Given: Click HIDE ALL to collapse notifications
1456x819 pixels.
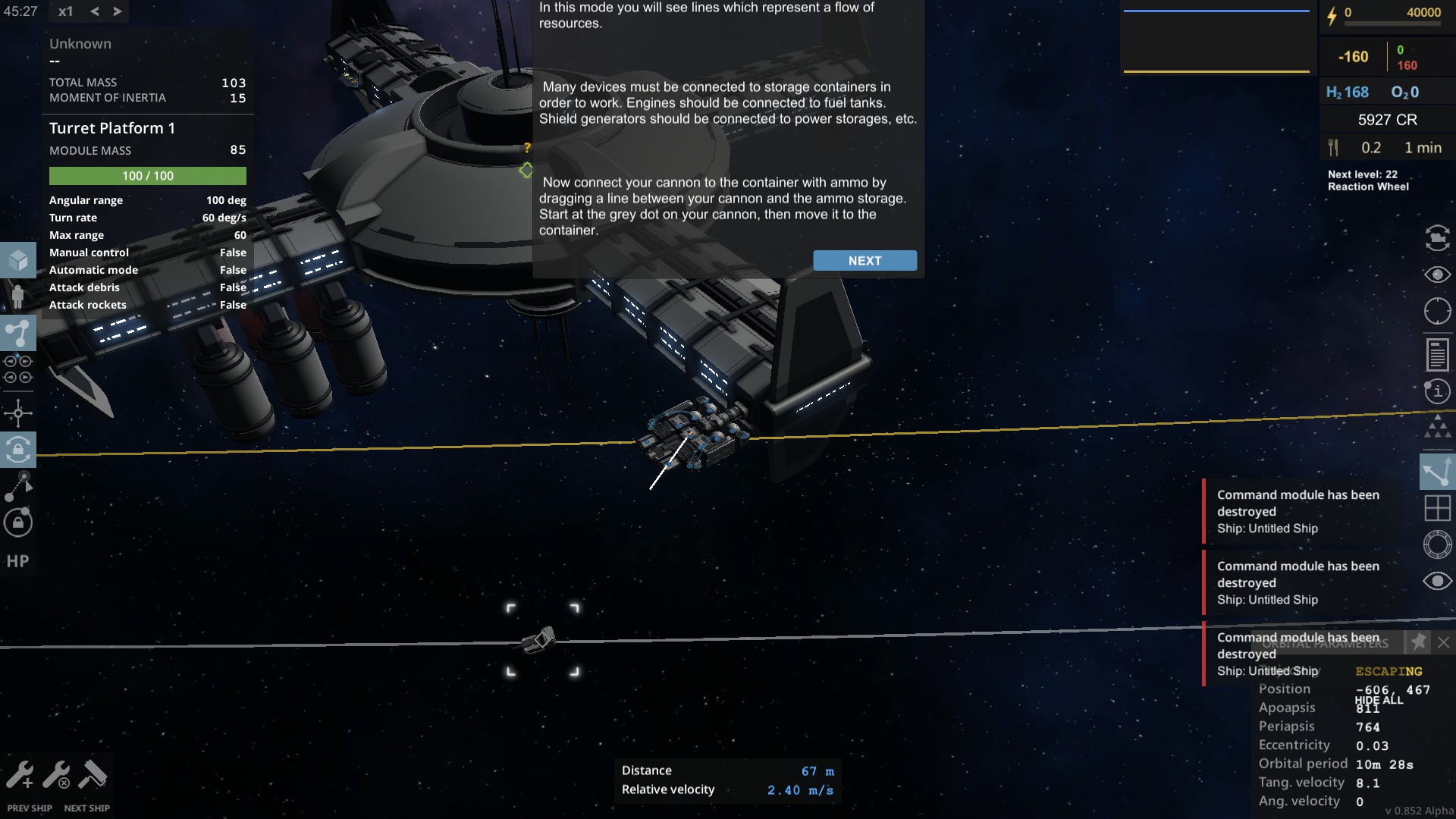Looking at the screenshot, I should [1382, 701].
